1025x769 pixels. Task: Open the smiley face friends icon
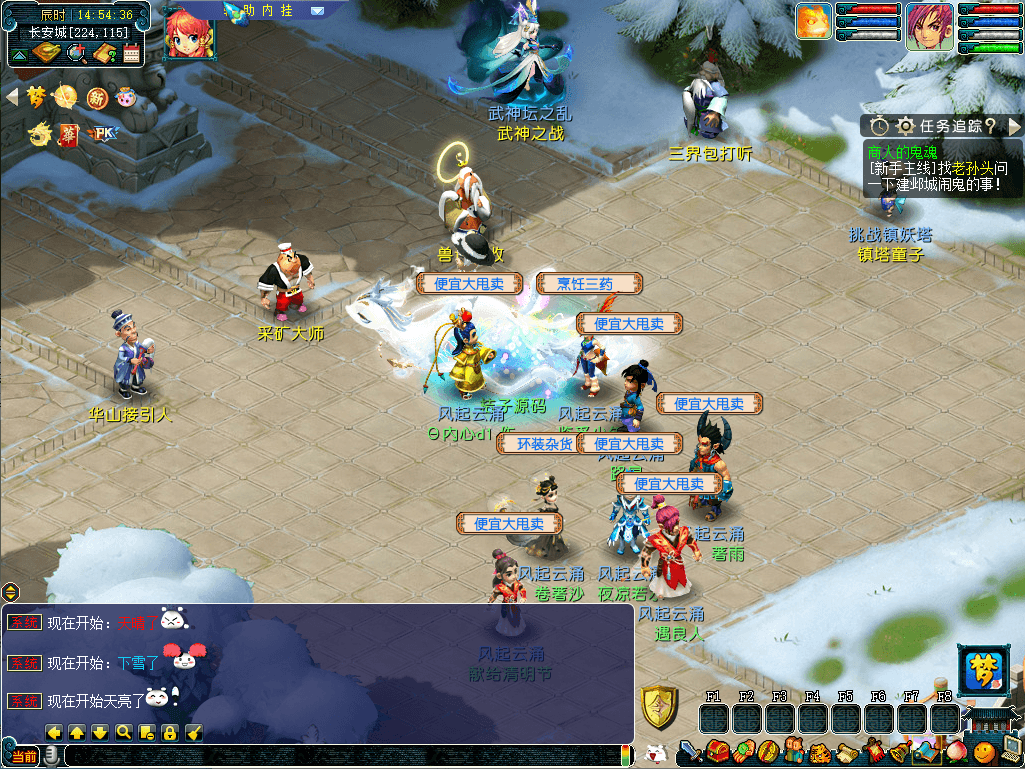click(984, 751)
